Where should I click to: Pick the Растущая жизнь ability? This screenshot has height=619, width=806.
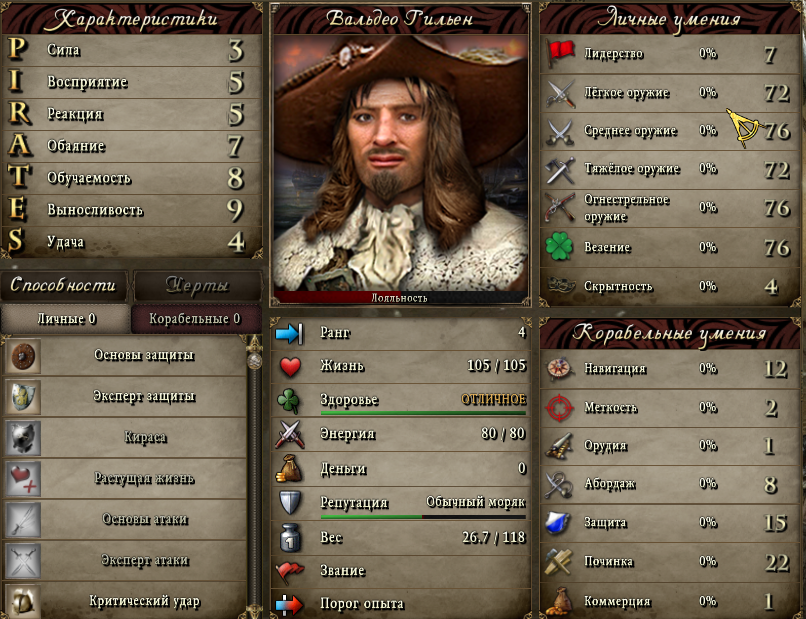[125, 478]
